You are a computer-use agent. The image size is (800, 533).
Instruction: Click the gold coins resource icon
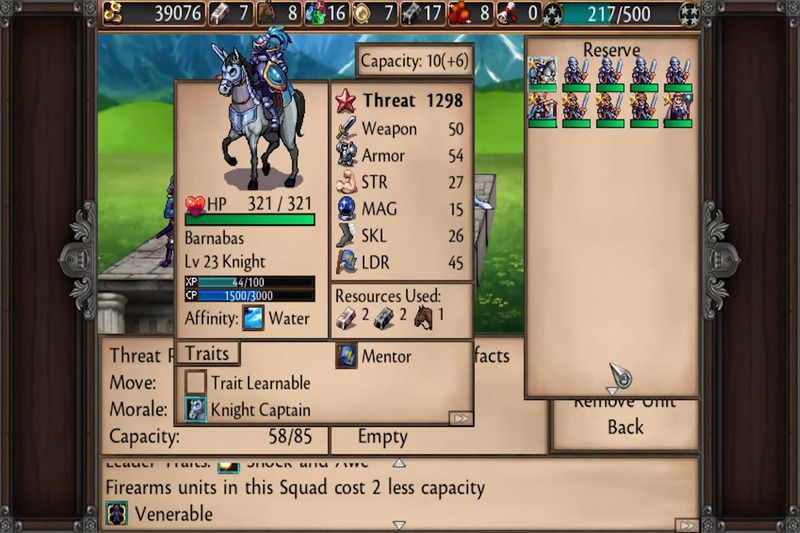click(115, 13)
